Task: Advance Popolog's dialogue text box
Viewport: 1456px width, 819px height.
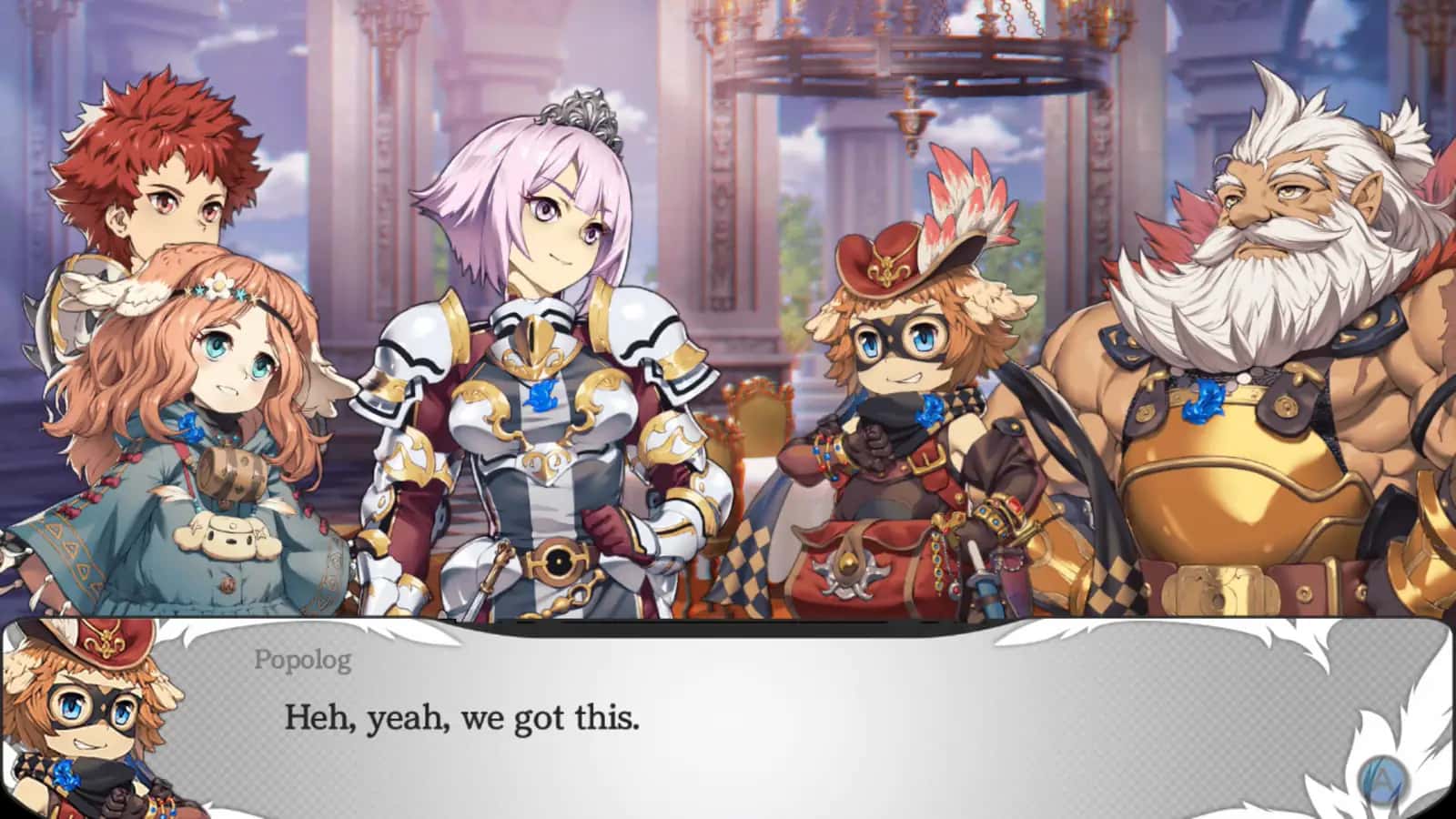Action: [x=1383, y=780]
